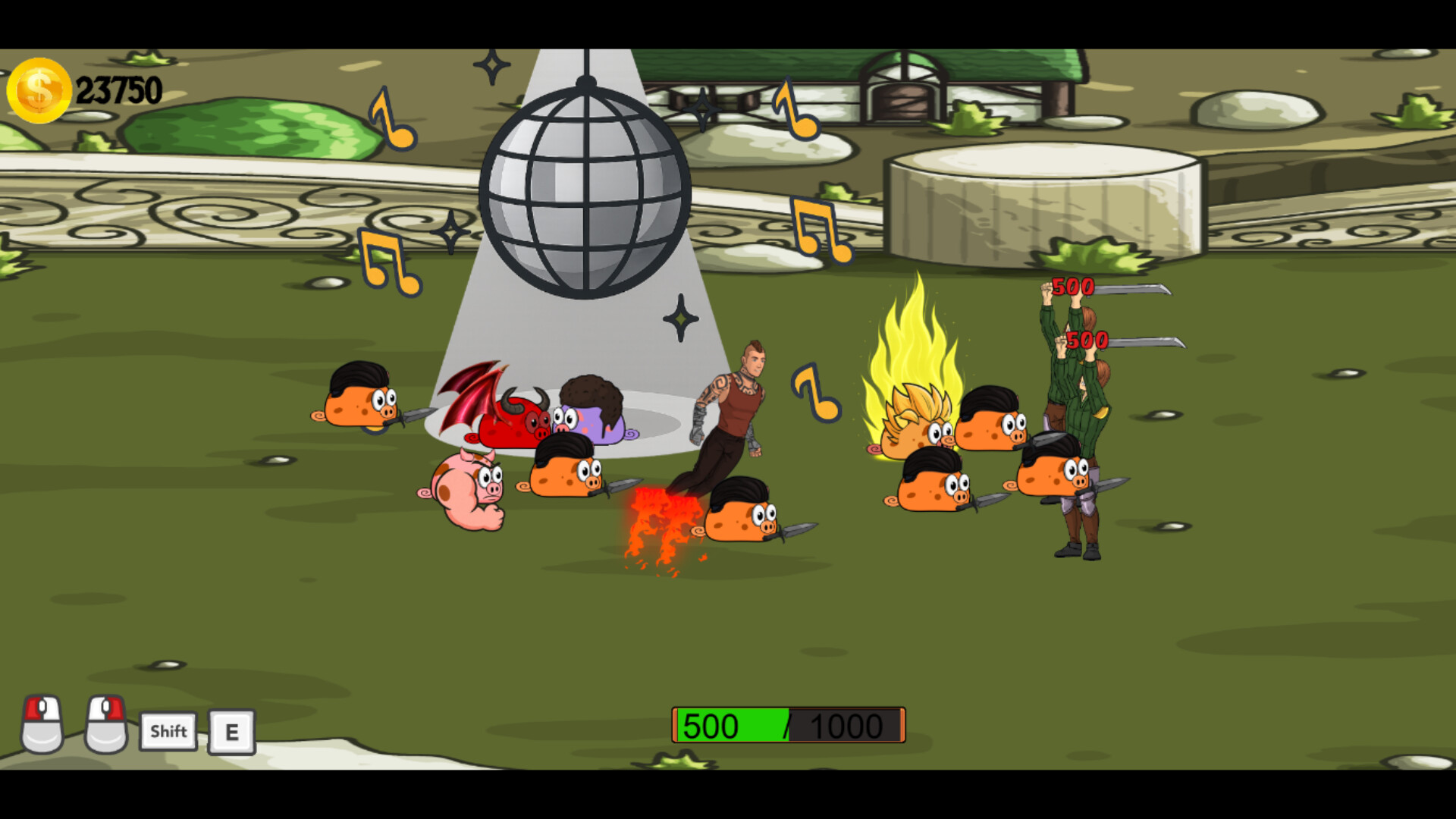Click the upper 500 damage number
The image size is (1456, 819).
[x=1072, y=287]
